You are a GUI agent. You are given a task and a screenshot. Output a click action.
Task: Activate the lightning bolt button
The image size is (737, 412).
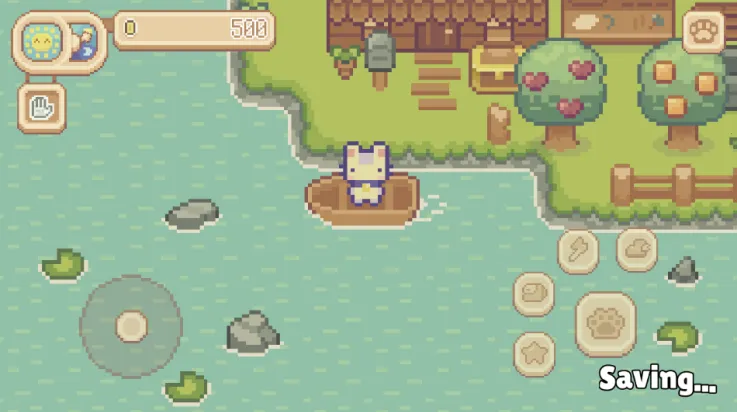pyautogui.click(x=578, y=249)
